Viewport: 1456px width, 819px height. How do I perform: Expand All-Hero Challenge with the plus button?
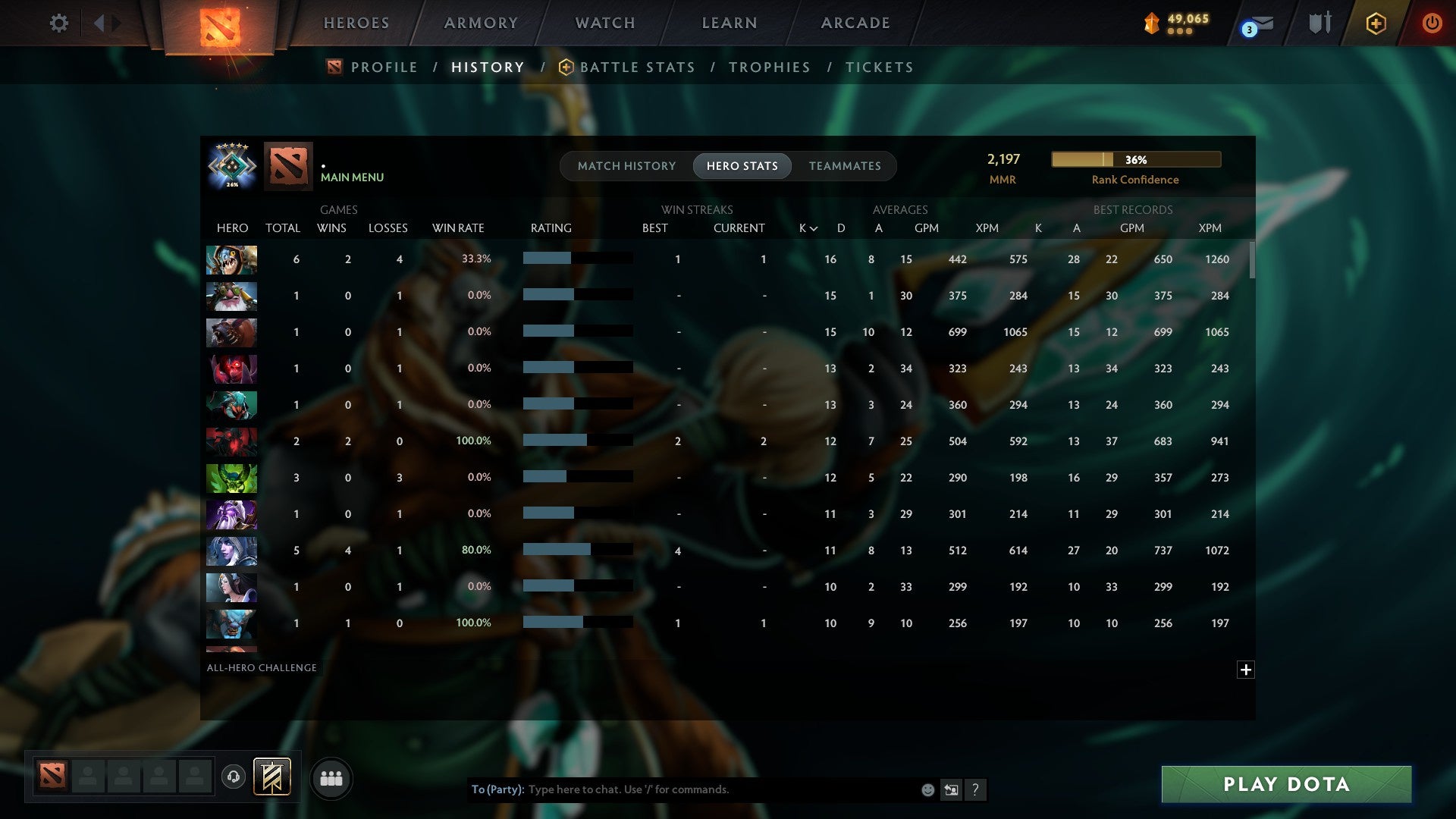click(1246, 670)
